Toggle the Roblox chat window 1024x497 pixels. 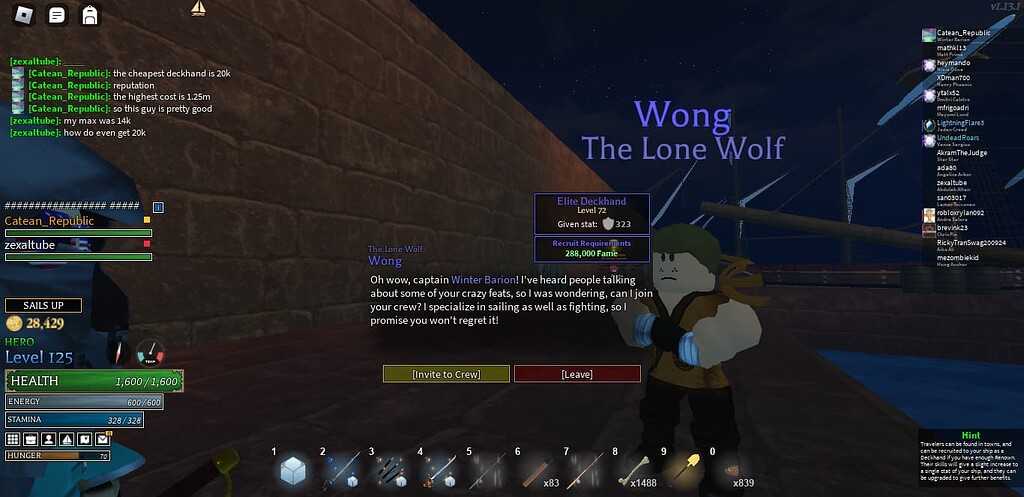pos(57,15)
